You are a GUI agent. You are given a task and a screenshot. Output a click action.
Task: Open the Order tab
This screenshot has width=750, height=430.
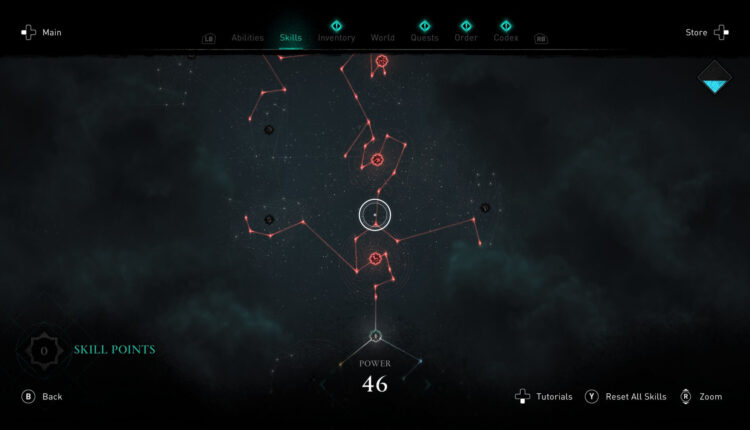466,38
